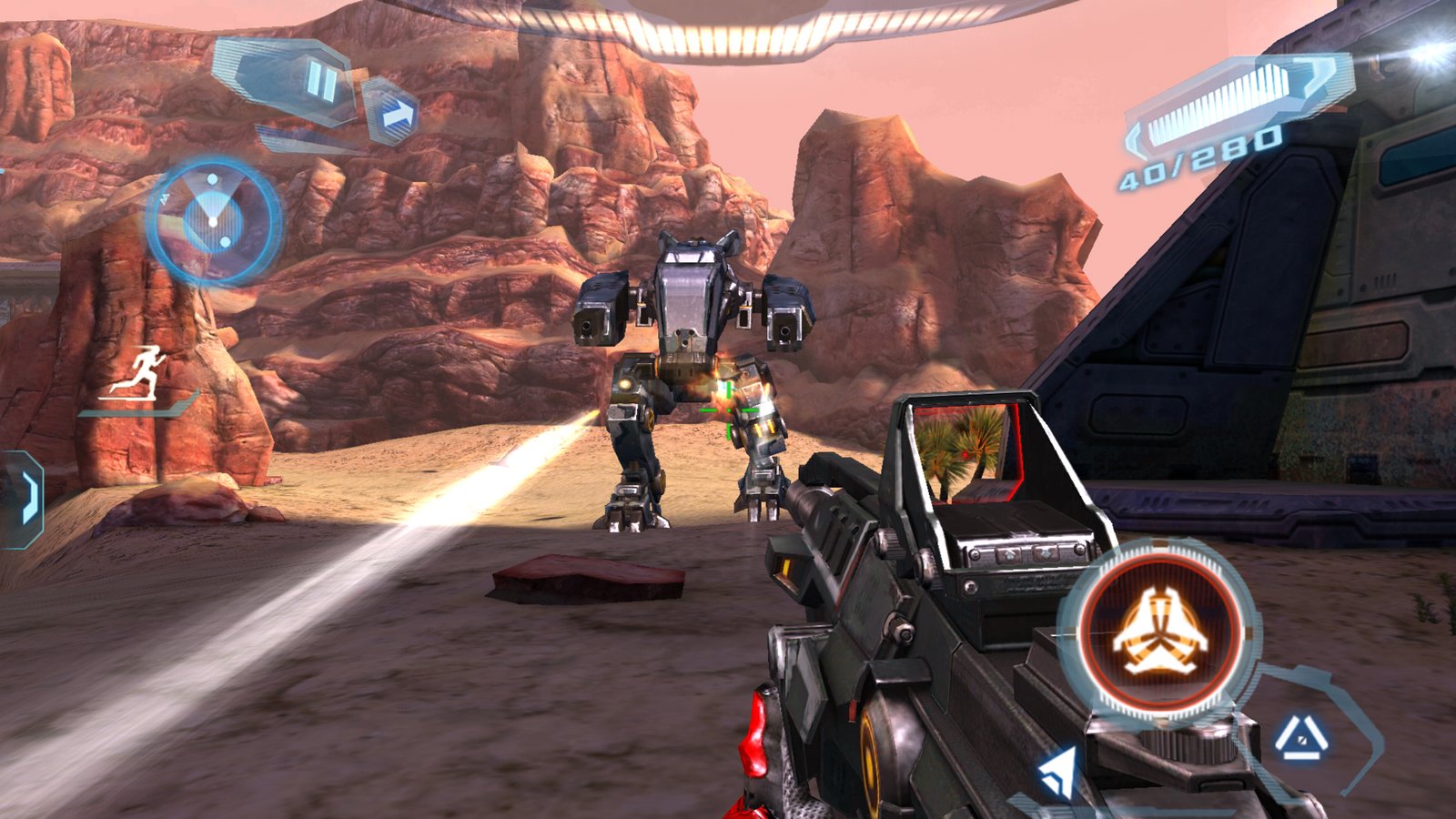Image resolution: width=1456 pixels, height=819 pixels.
Task: Tap the blue arrowhead icon beside fire button
Action: (1057, 773)
